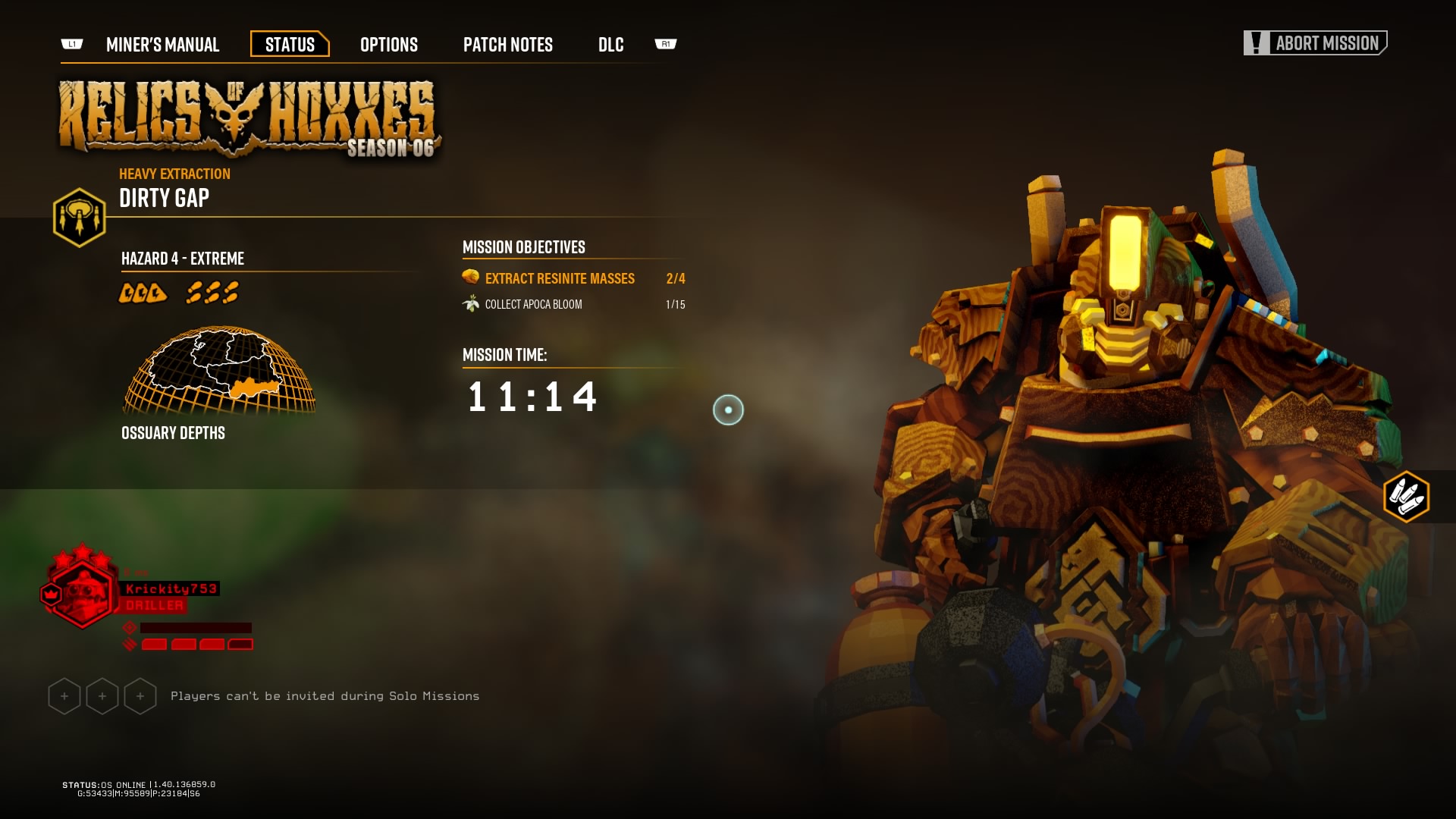Open the DLC tab

(610, 45)
